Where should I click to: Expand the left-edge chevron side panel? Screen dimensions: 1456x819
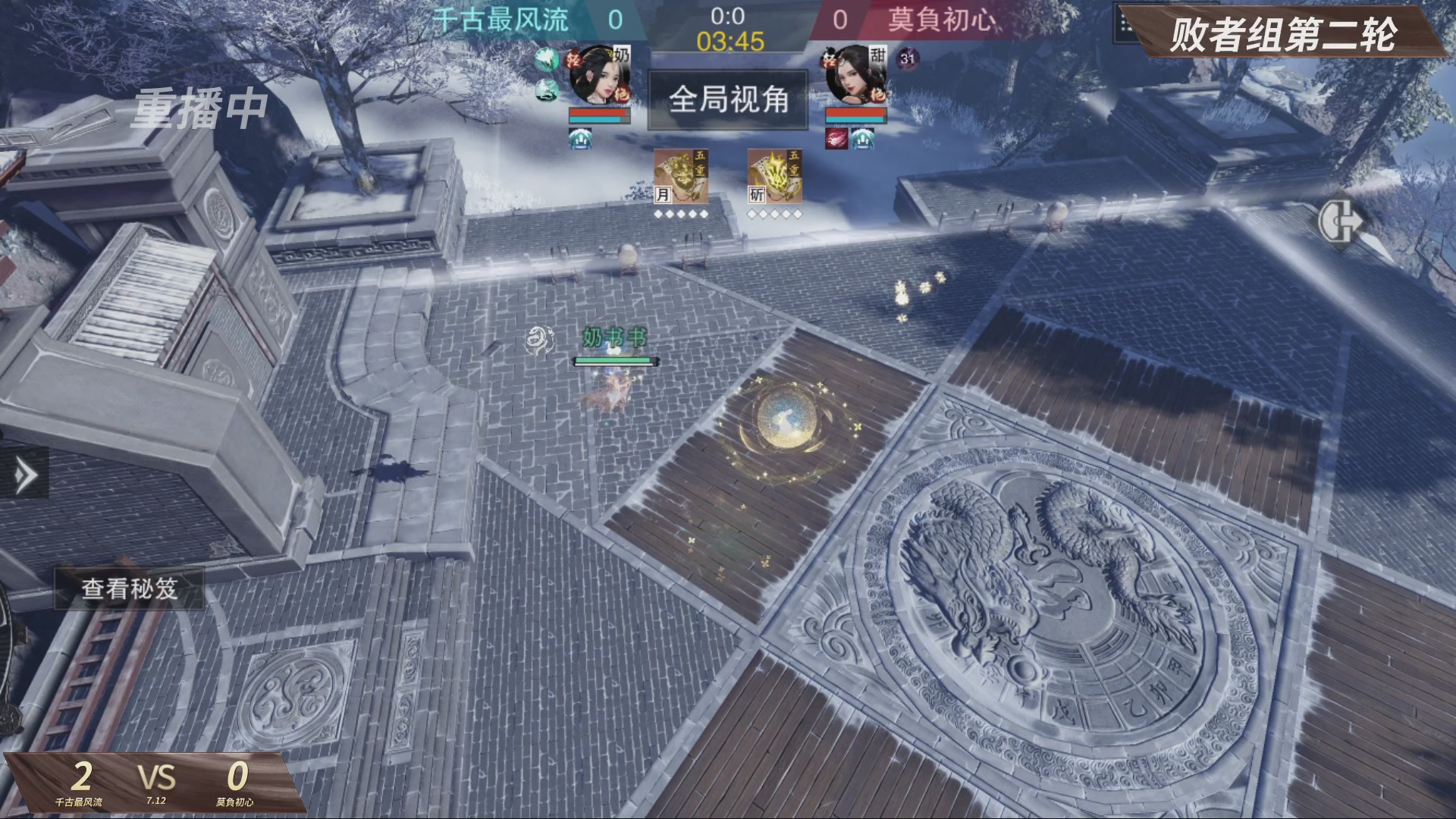click(x=25, y=474)
